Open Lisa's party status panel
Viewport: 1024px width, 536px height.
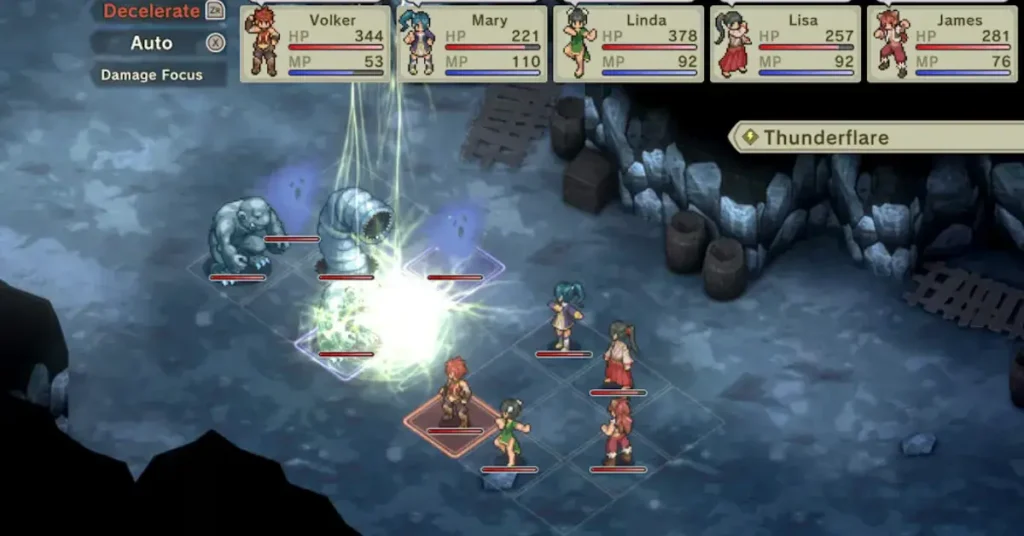(785, 43)
